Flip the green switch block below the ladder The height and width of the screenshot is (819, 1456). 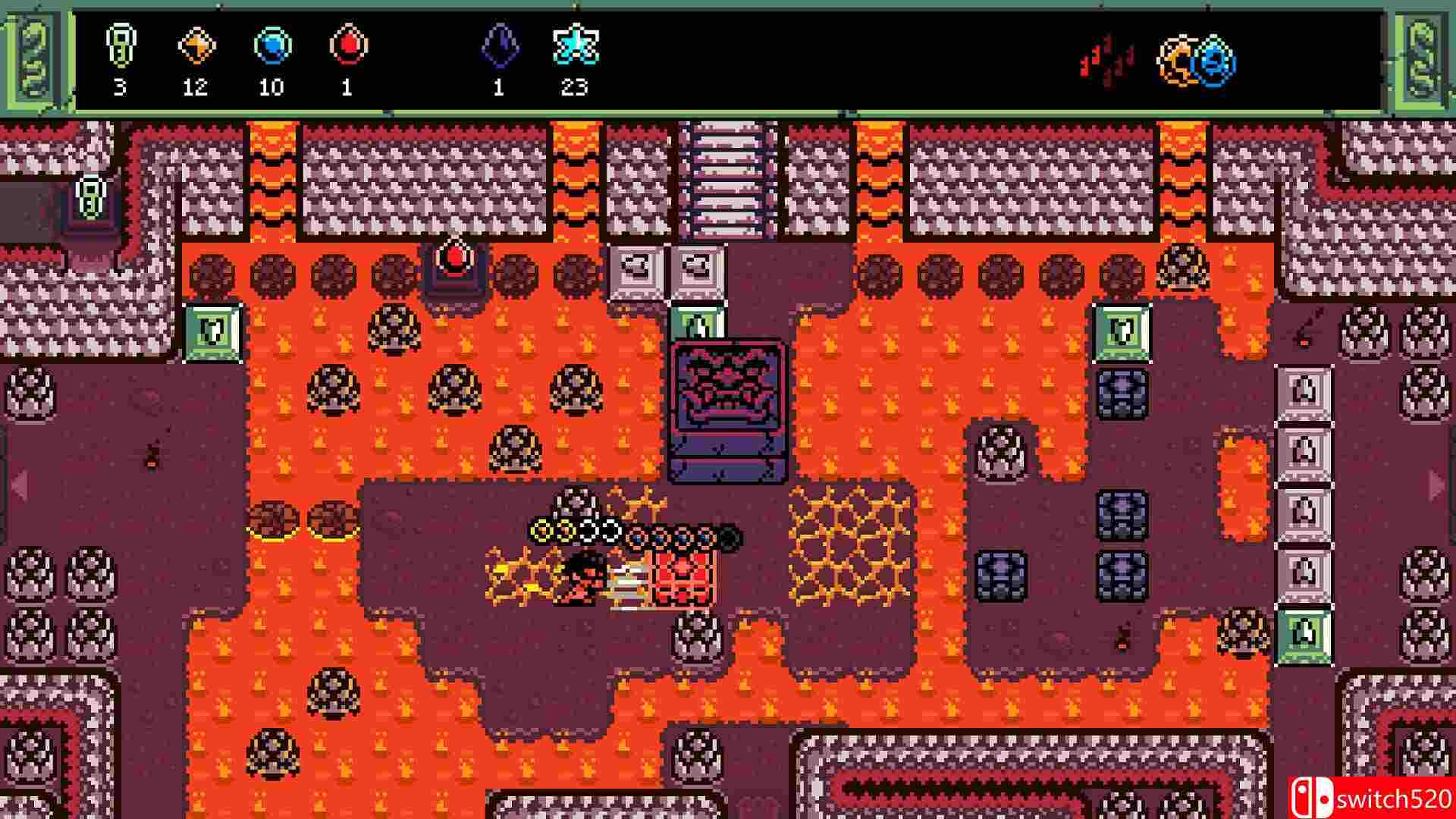tap(696, 322)
